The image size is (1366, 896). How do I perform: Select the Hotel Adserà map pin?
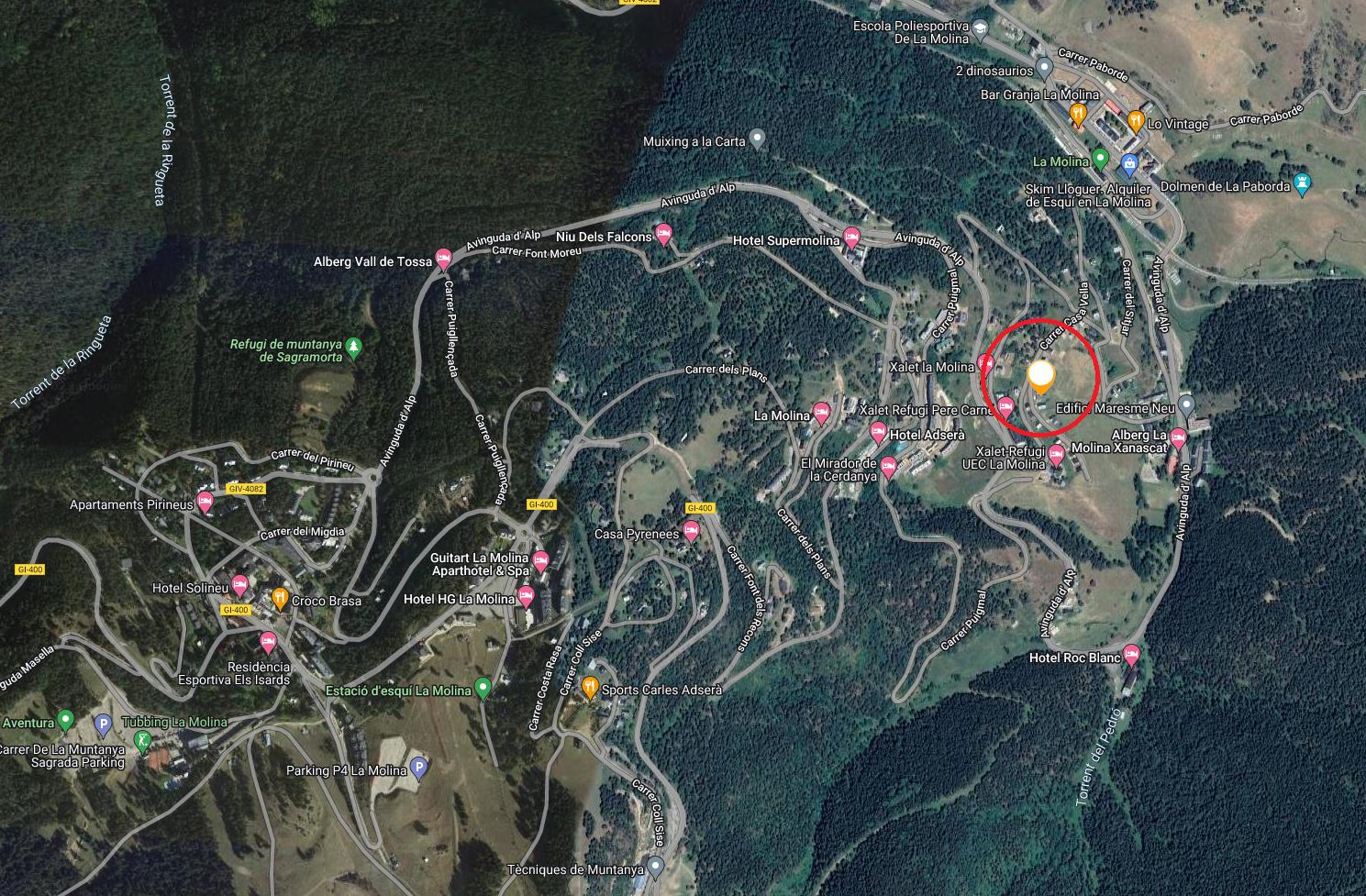coord(878,432)
